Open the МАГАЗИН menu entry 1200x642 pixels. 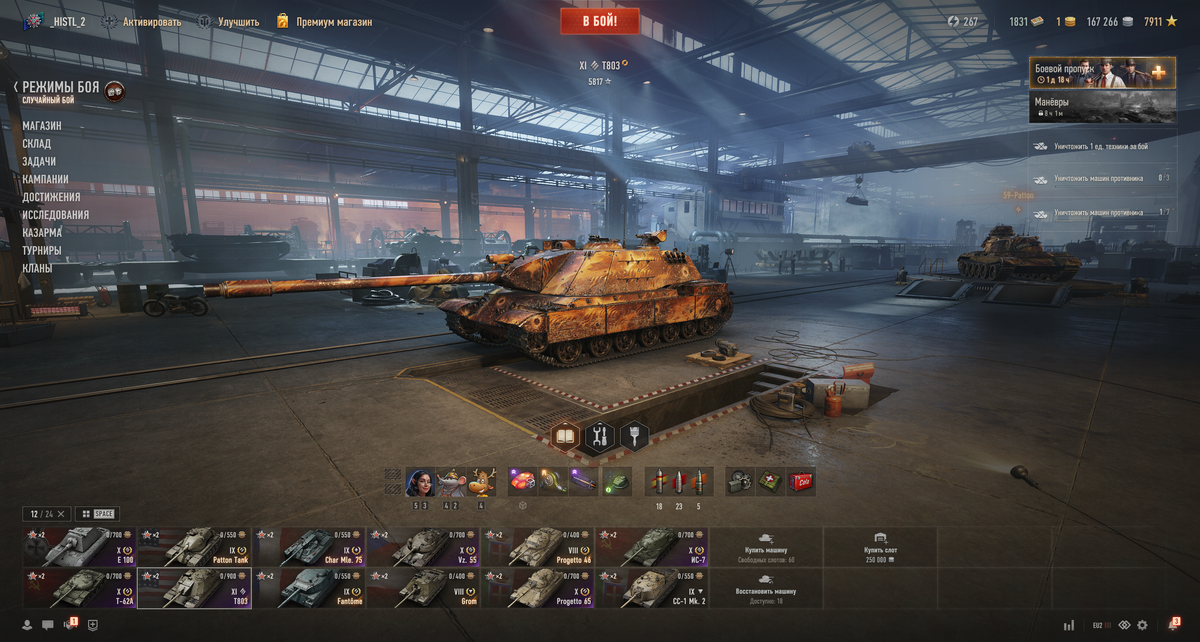pos(42,126)
